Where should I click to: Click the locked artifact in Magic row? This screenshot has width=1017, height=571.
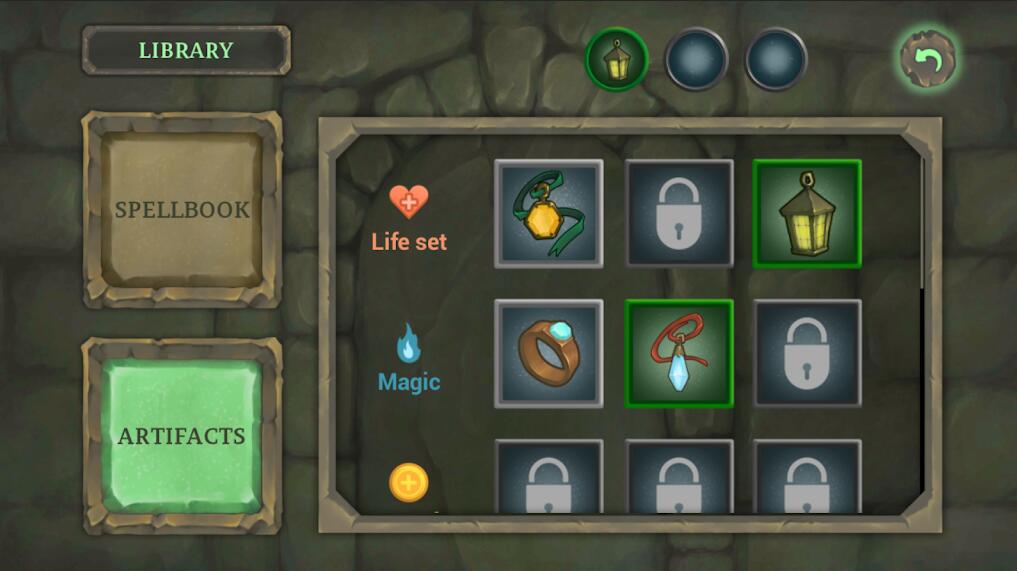coord(807,354)
